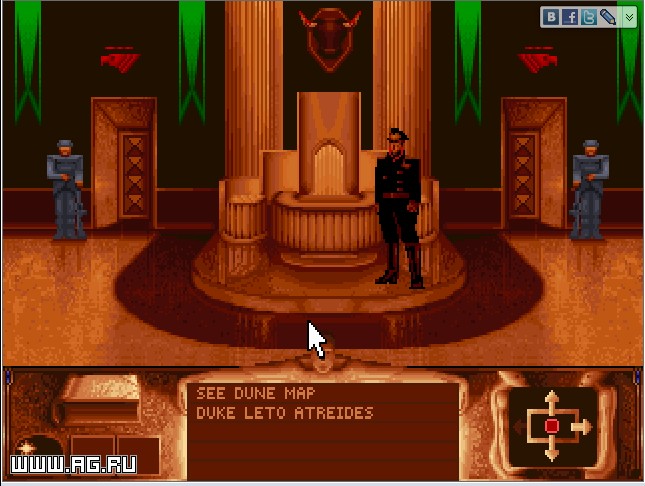Select the SEE DUNE MAP command
The image size is (645, 486).
(x=255, y=394)
